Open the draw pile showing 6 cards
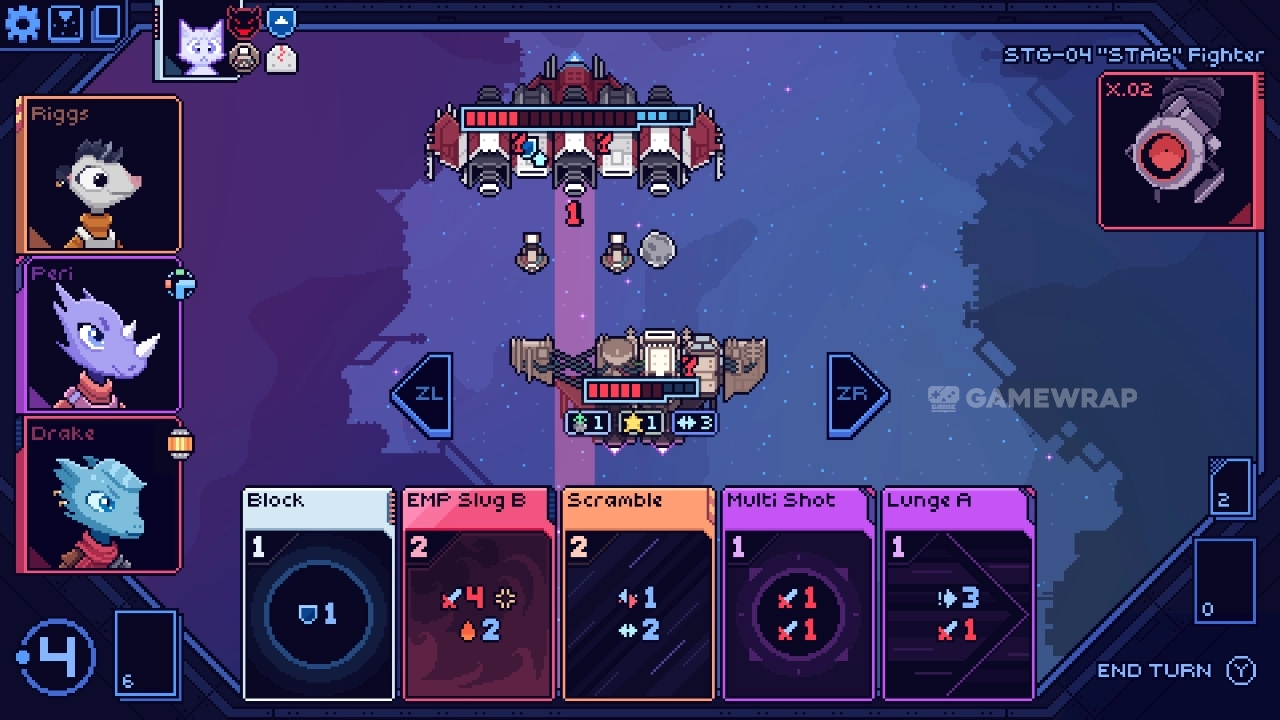The height and width of the screenshot is (720, 1280). tap(146, 652)
